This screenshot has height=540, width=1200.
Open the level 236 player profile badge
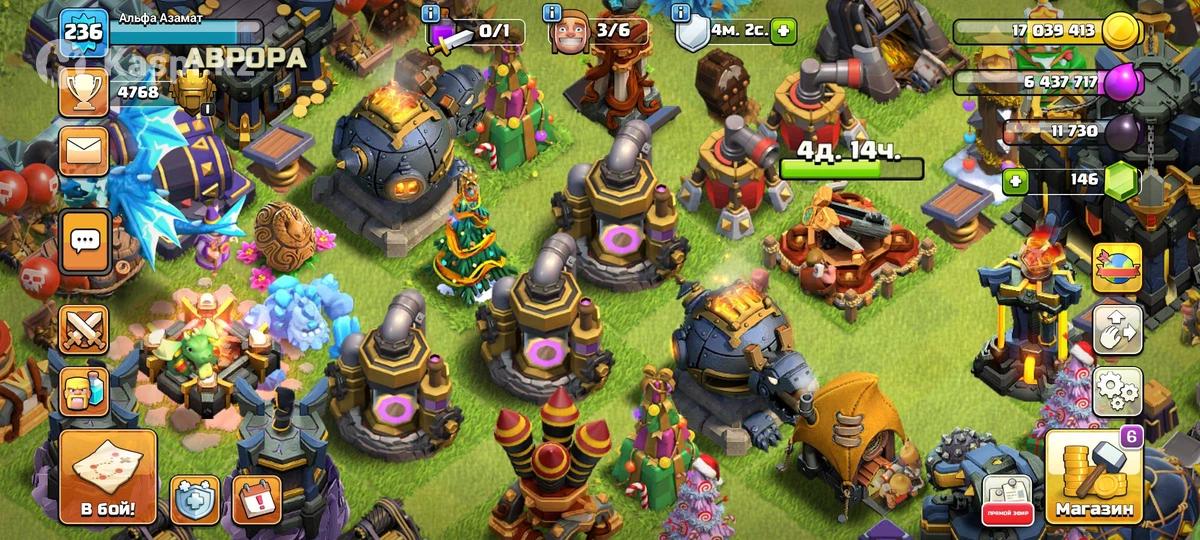[82, 32]
